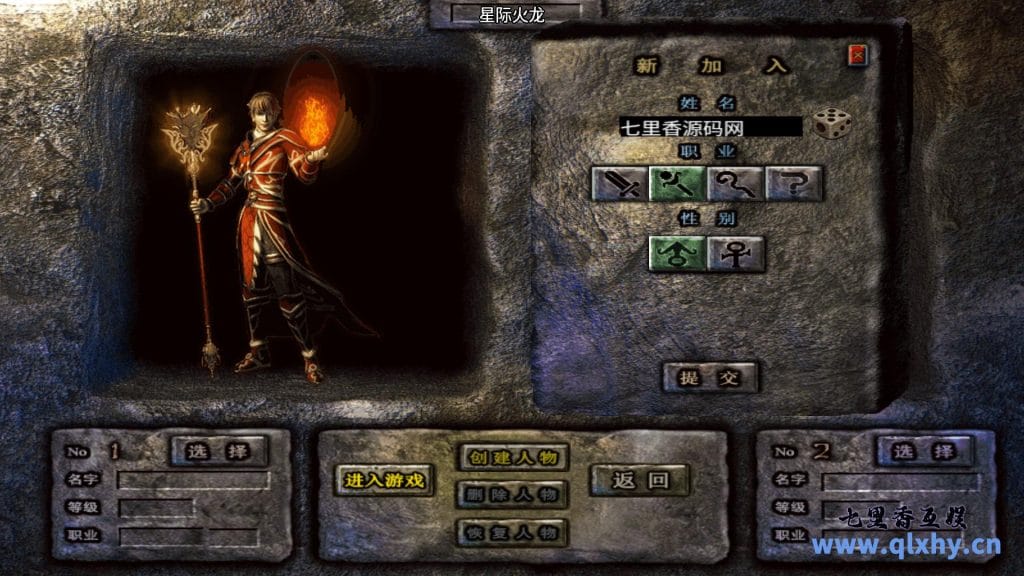
Task: Pick the curved whip class icon
Action: (x=736, y=183)
